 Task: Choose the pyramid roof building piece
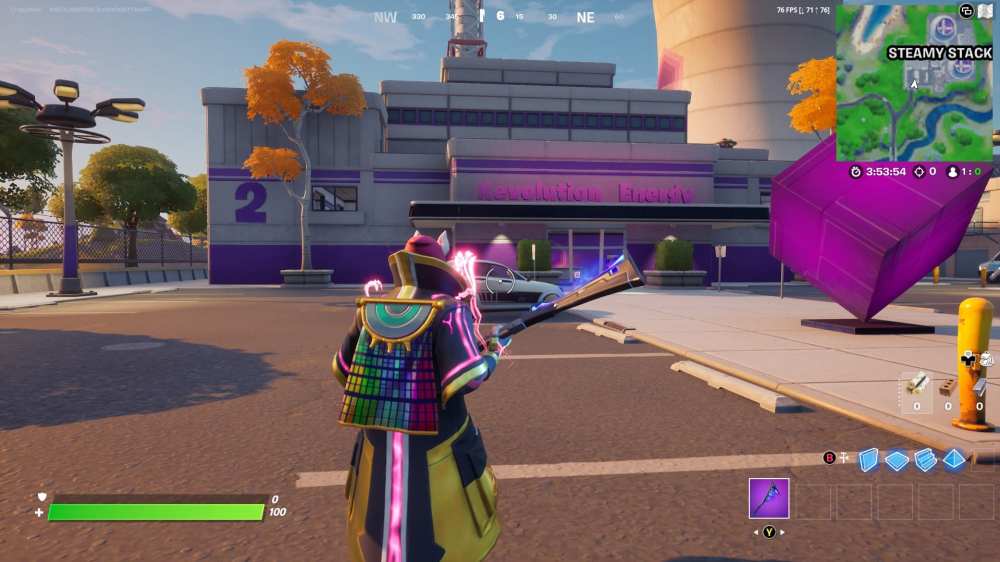955,459
